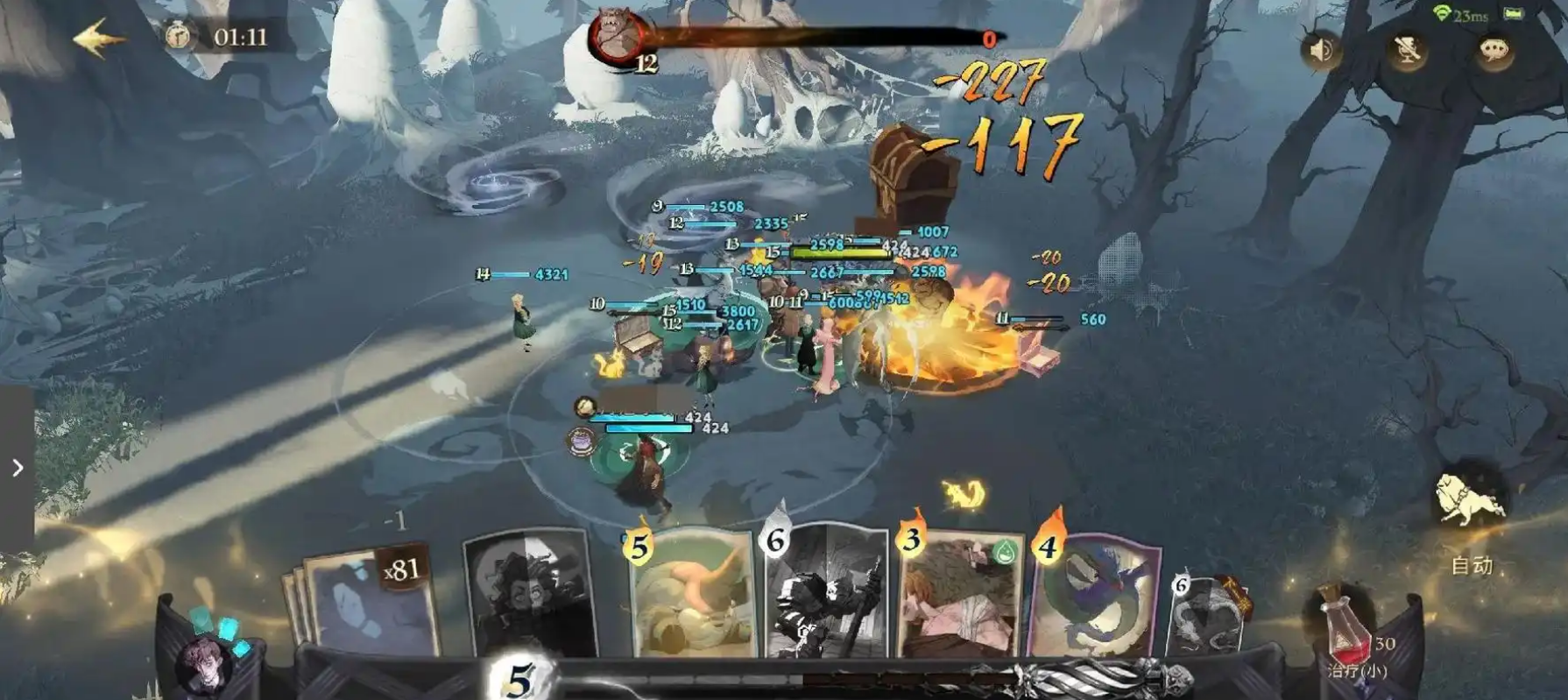Toggle the muted microphone button
This screenshot has width=1568, height=700.
click(x=1407, y=51)
